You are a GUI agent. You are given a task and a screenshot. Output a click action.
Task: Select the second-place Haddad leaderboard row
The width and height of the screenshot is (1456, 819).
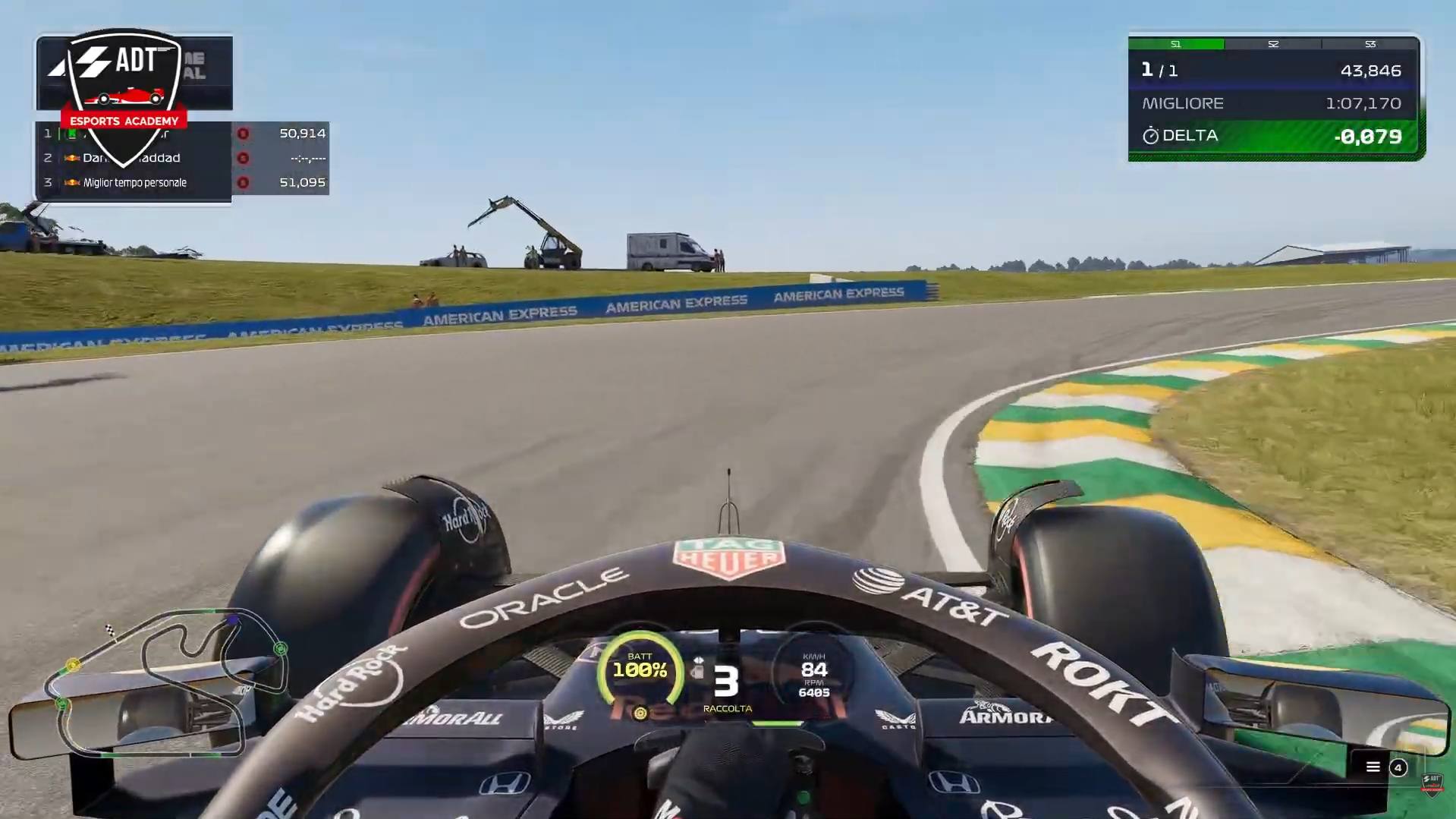(182, 158)
